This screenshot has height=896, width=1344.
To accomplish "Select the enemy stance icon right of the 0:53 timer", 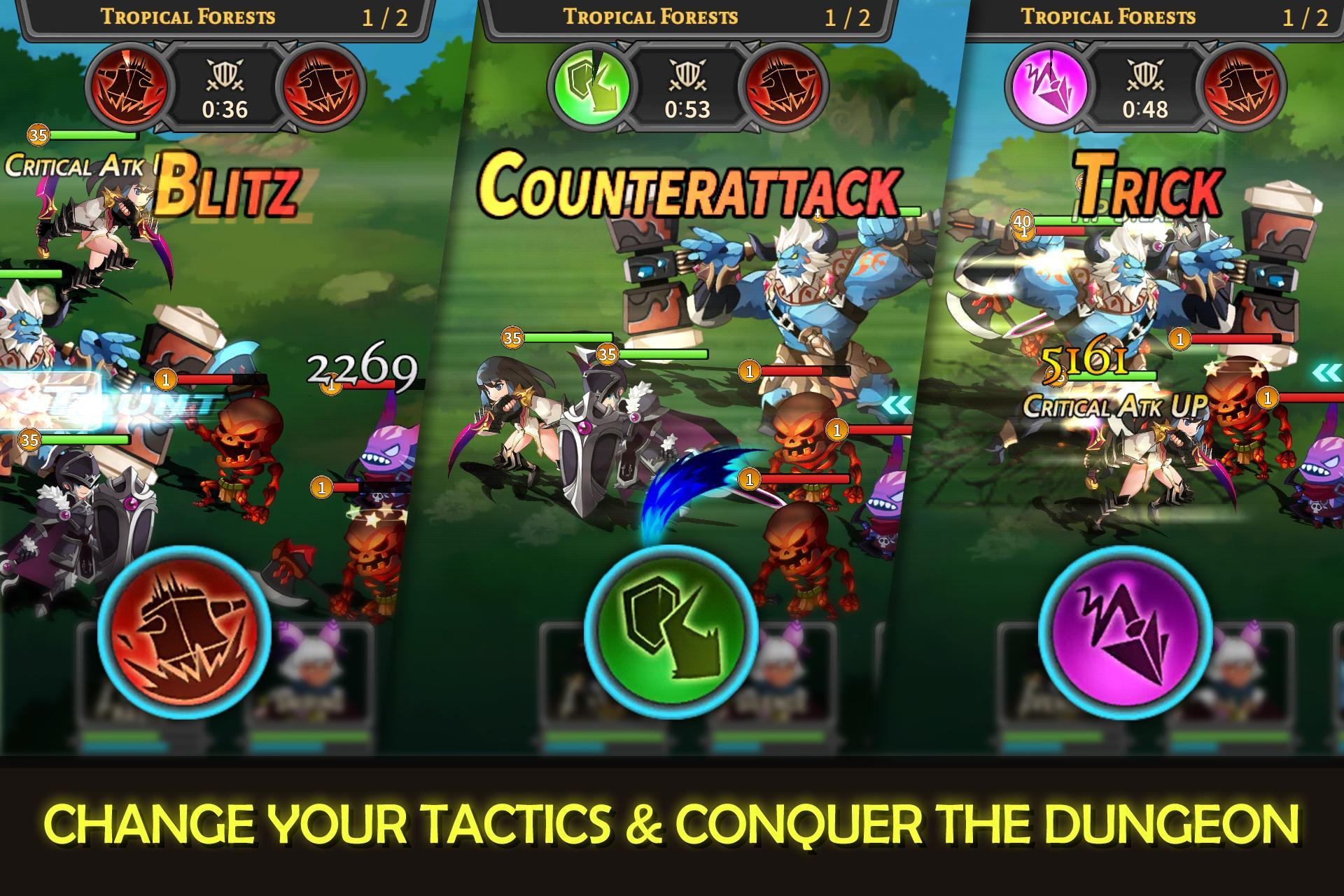I will click(784, 84).
